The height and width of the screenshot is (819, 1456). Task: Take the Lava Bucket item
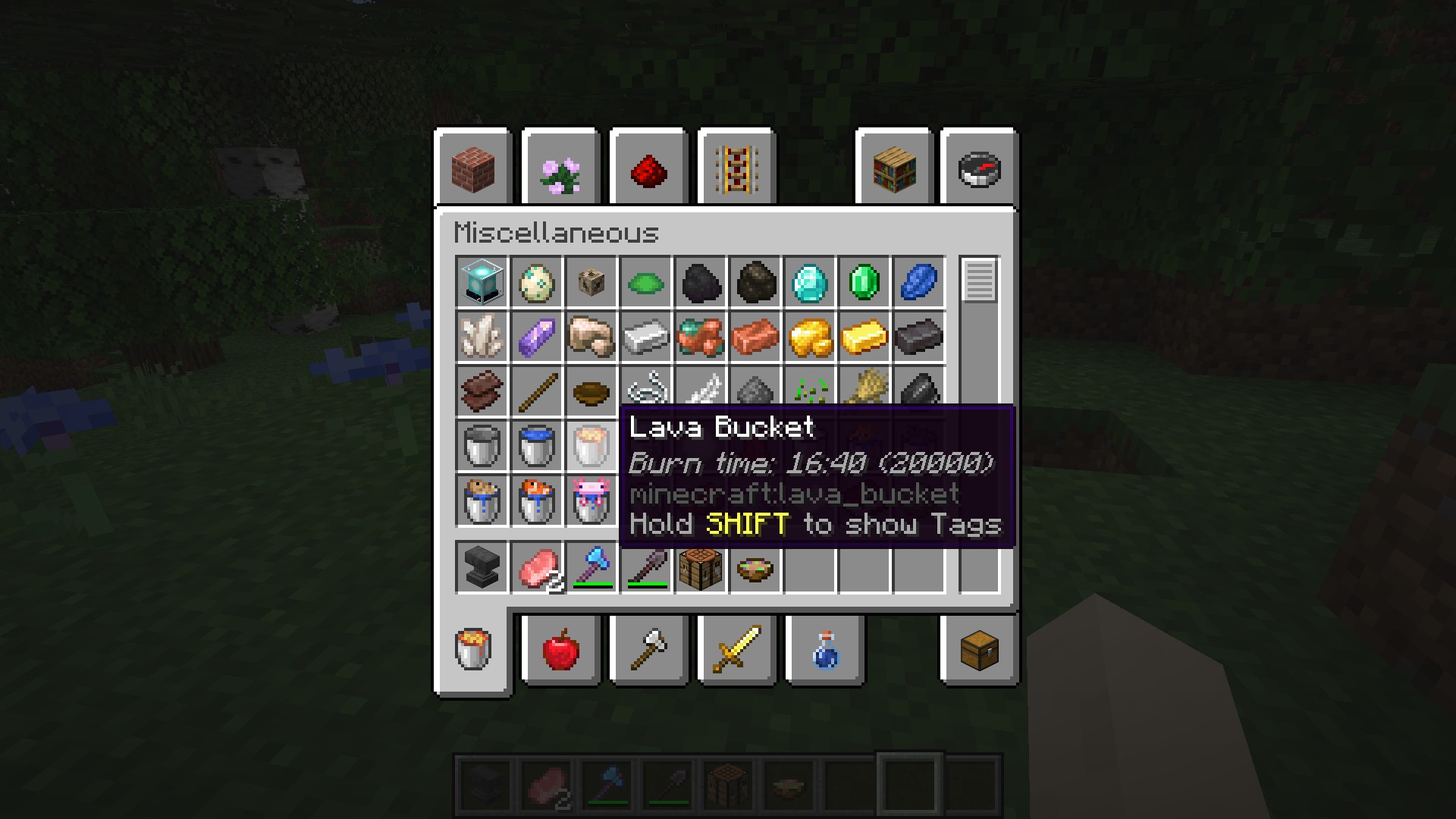coord(591,446)
